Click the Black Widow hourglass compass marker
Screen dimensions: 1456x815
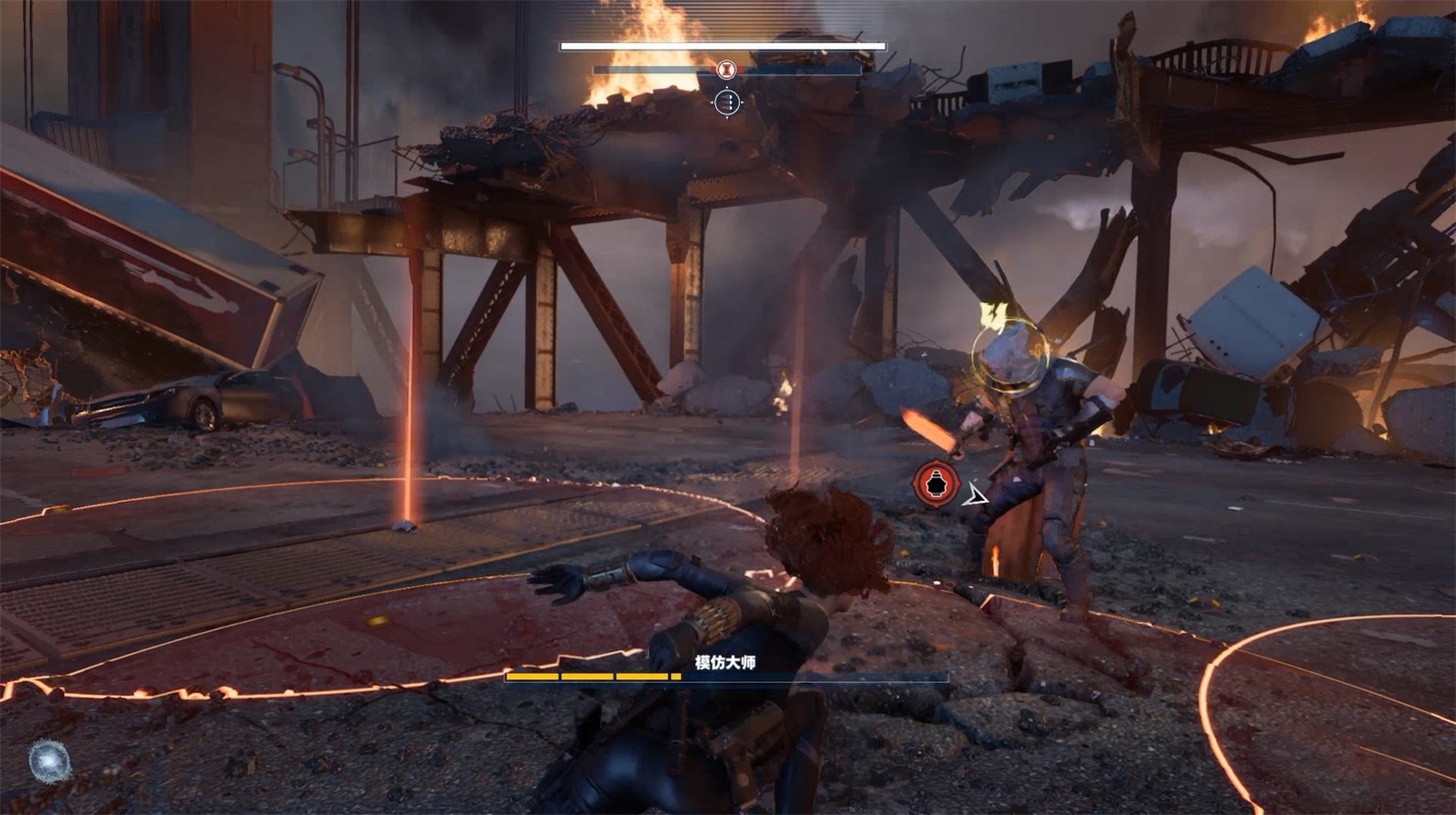click(726, 69)
